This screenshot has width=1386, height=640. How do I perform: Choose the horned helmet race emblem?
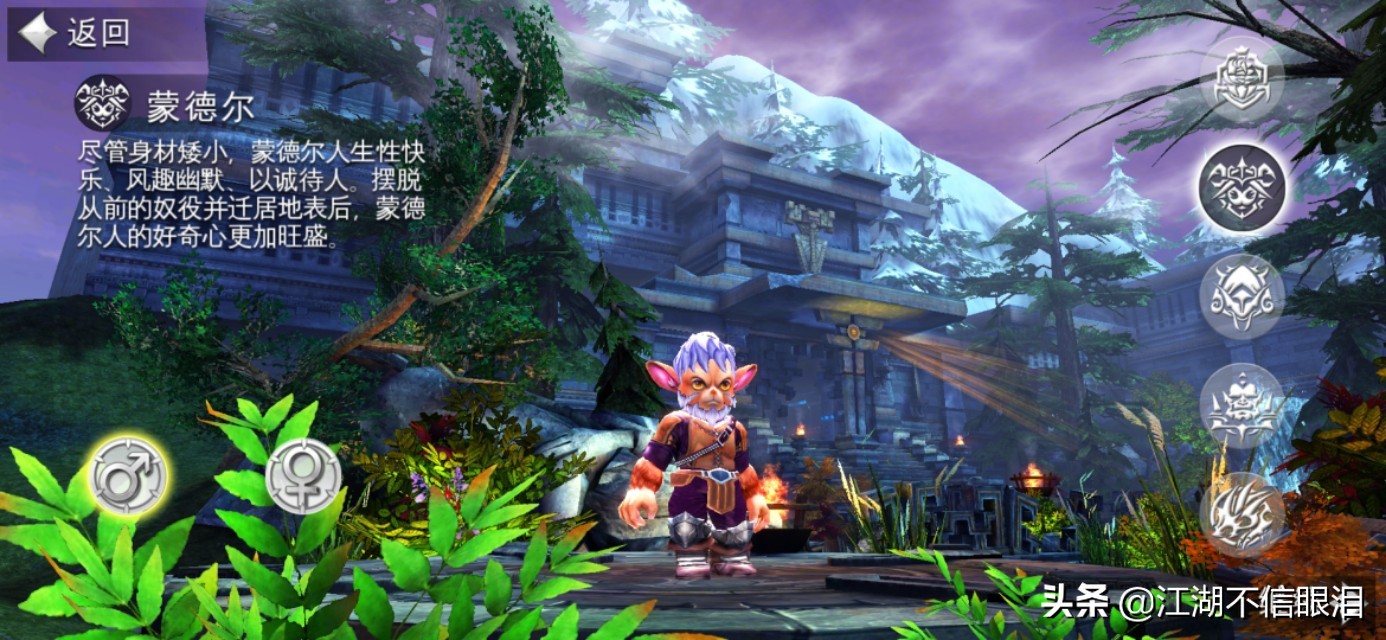click(x=1242, y=296)
